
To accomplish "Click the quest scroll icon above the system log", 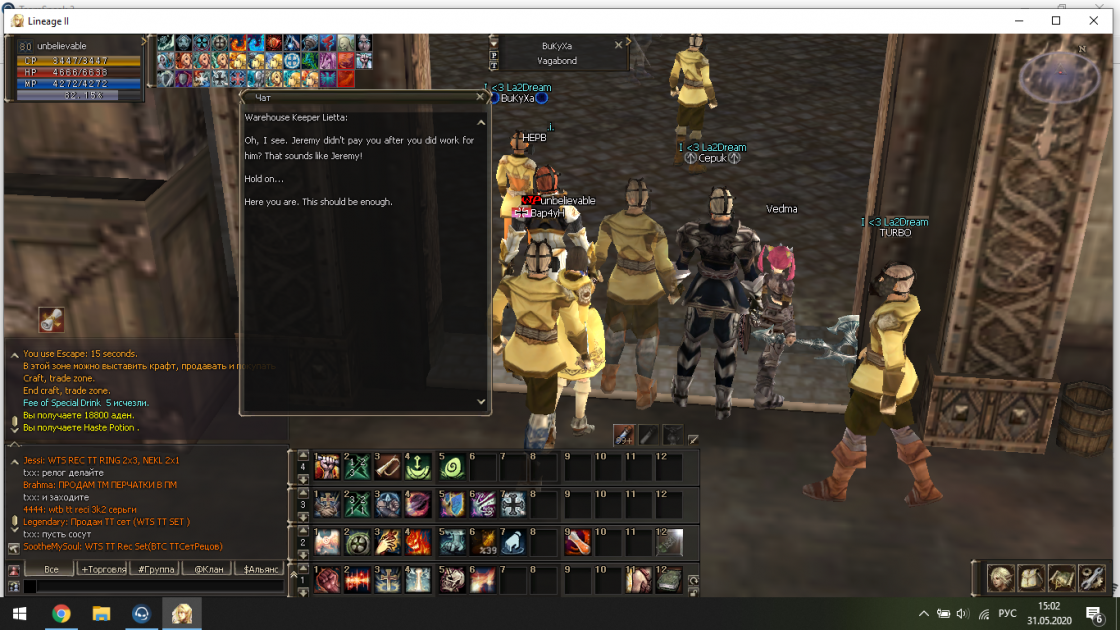I will pos(51,320).
